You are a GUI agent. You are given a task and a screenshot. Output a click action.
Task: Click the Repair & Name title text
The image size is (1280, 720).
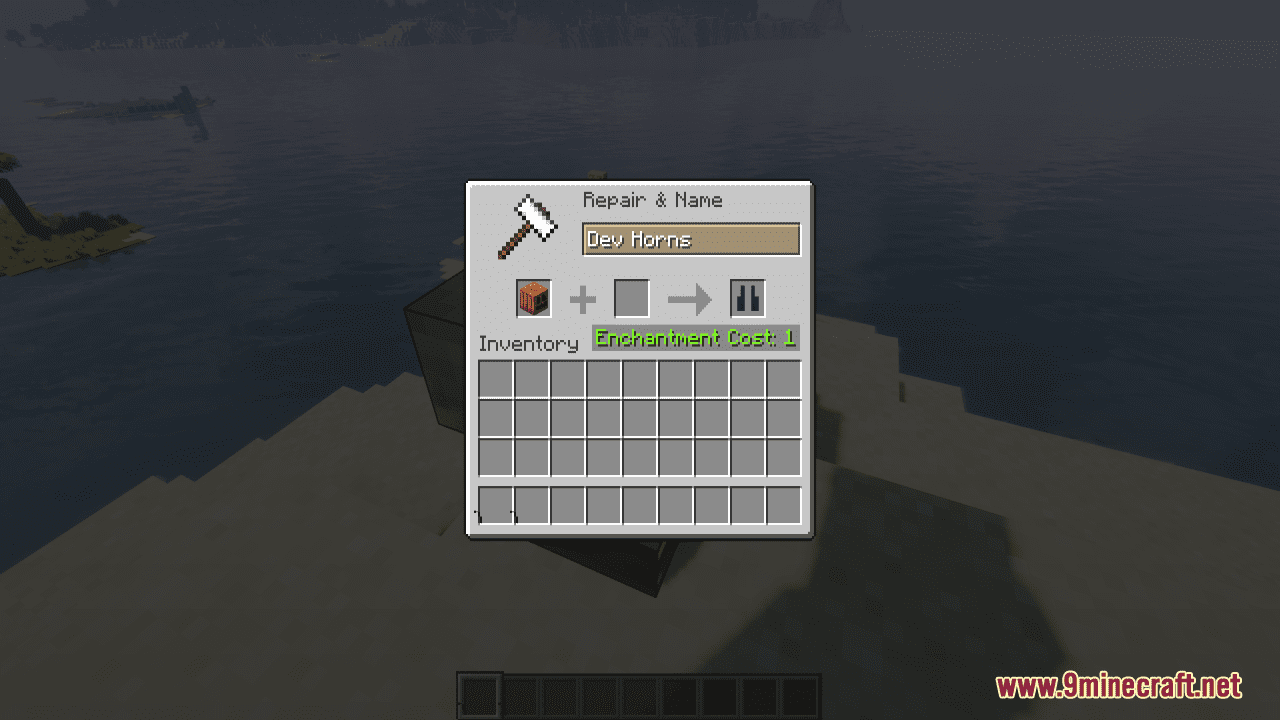652,200
